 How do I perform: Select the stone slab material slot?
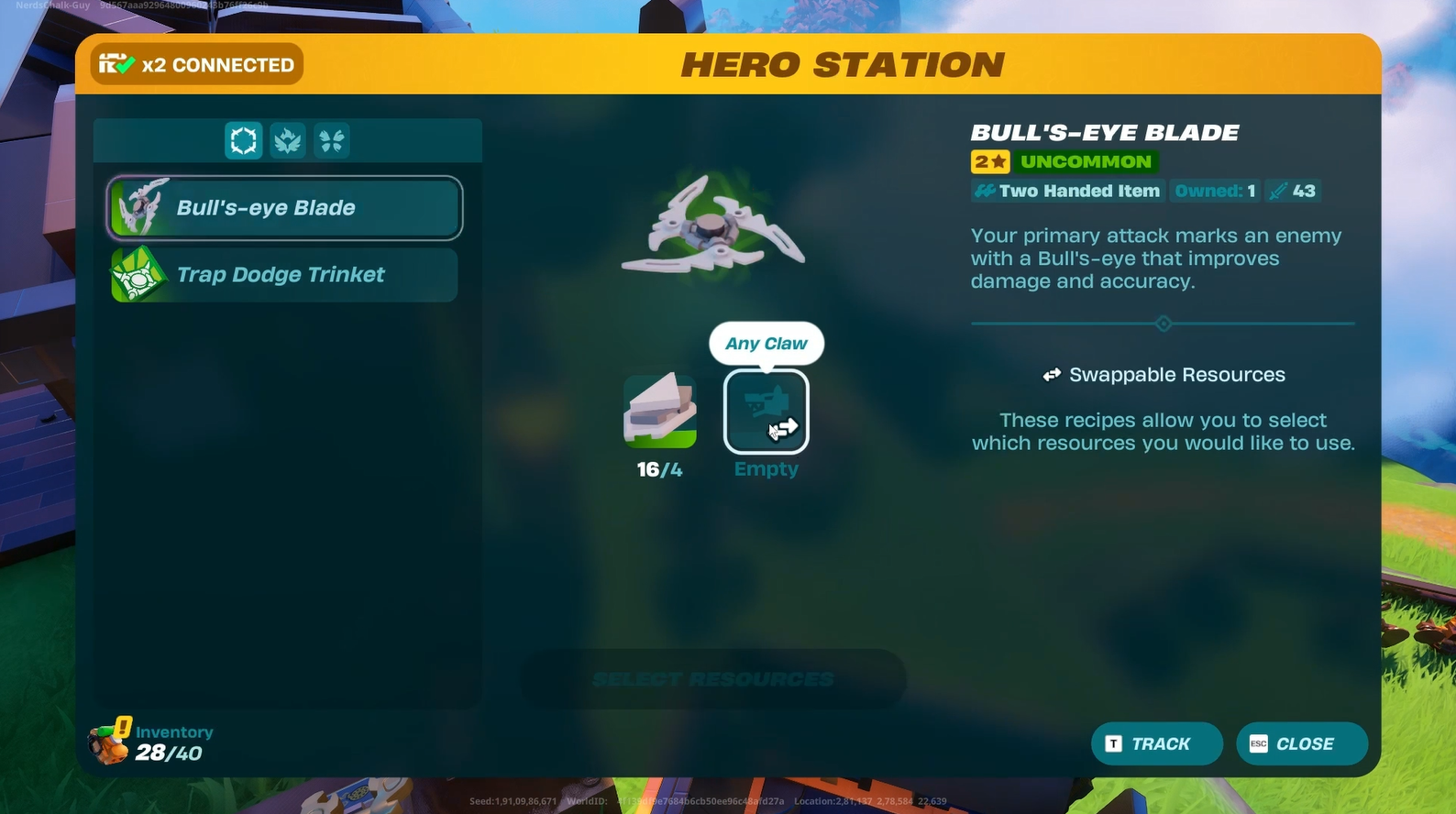click(x=660, y=412)
